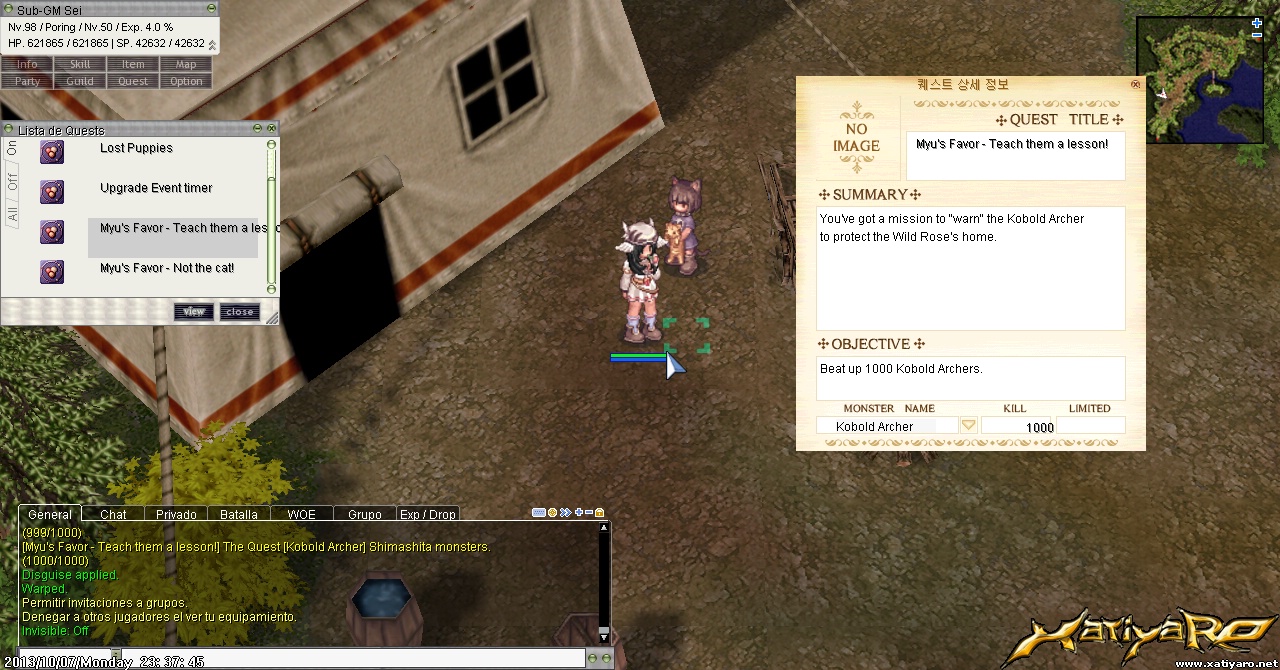Select the Lost Puppies quest
The width and height of the screenshot is (1280, 670).
(x=136, y=149)
